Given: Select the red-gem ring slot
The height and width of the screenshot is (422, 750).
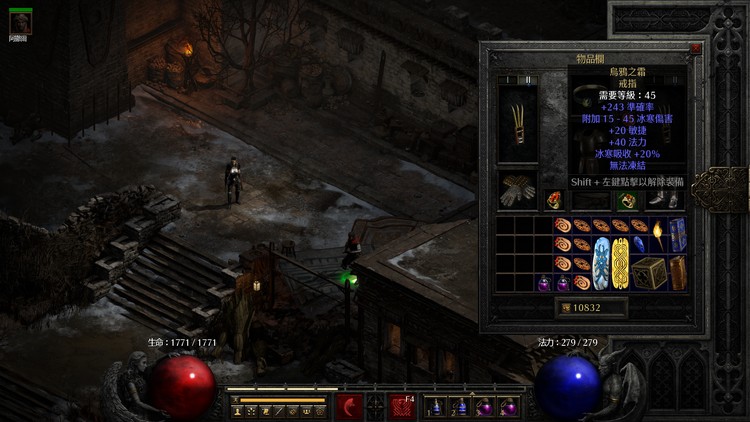Looking at the screenshot, I should (554, 200).
